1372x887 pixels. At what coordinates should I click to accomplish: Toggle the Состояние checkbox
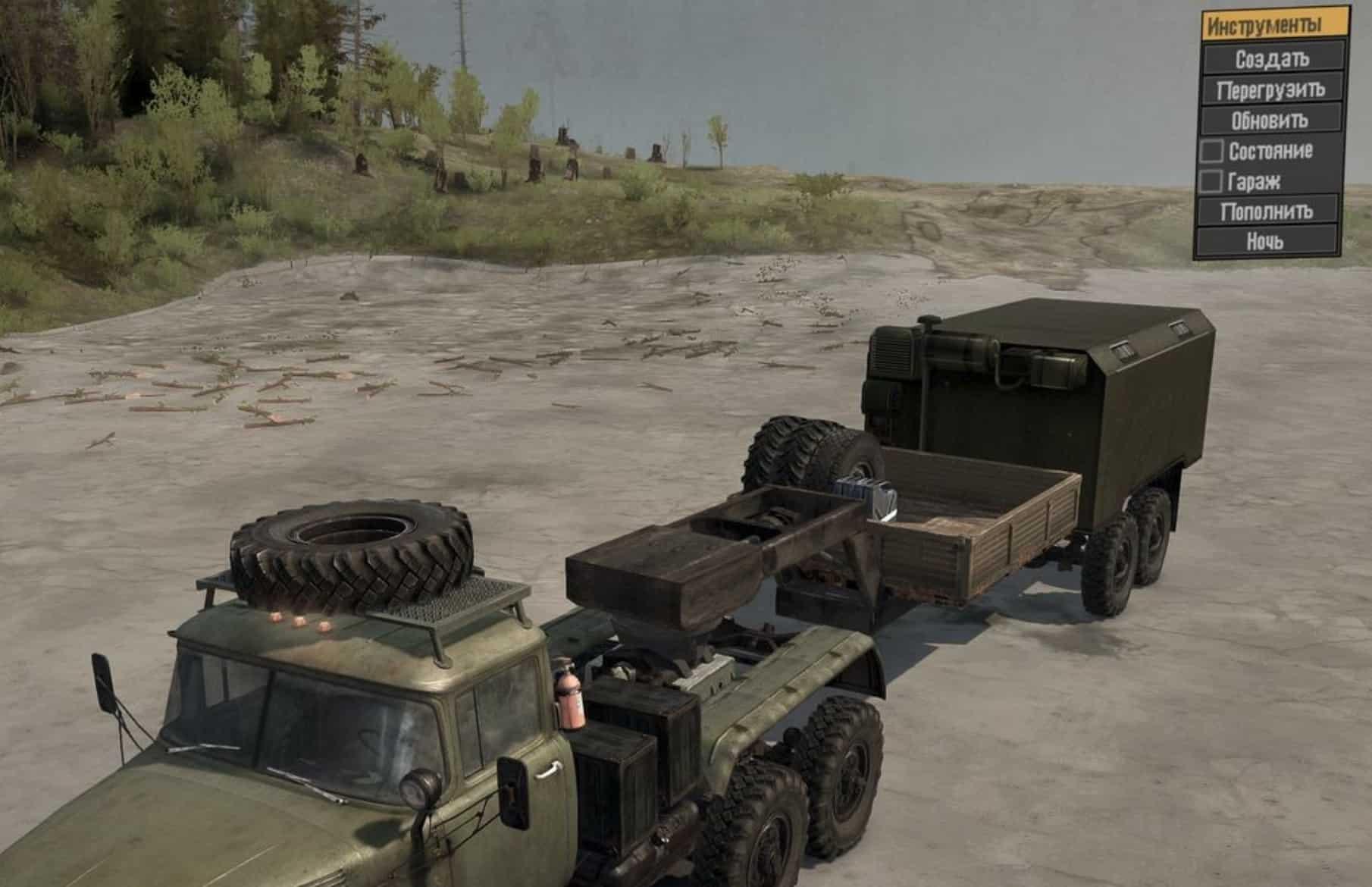(x=1212, y=151)
